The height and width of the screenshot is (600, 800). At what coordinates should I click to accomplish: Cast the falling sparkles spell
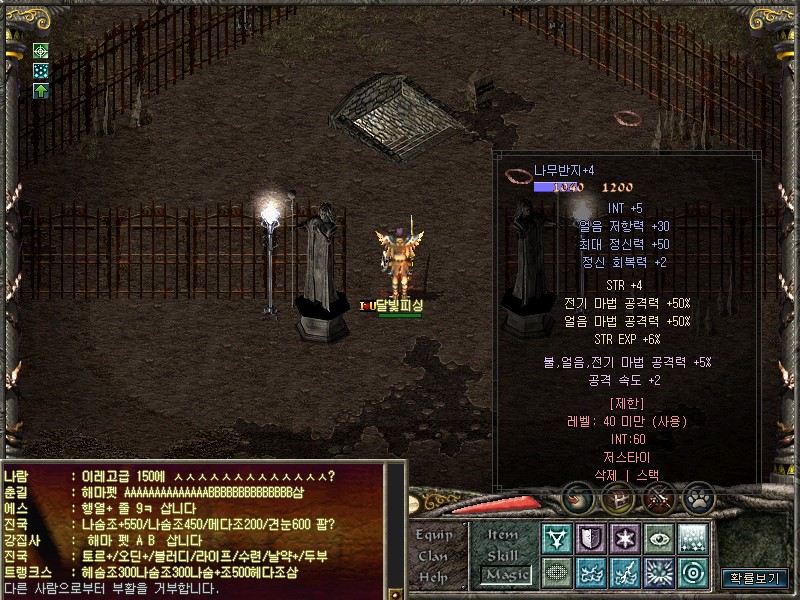(692, 539)
